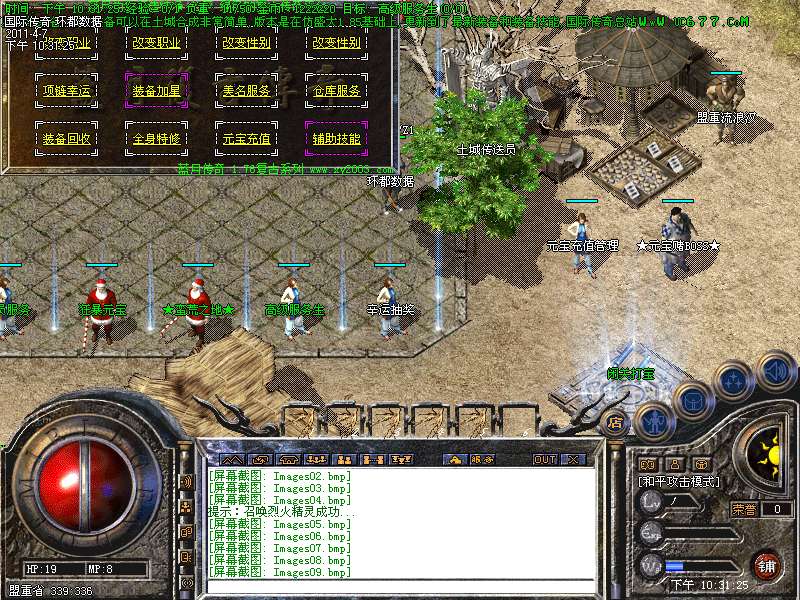Open 仓库服务 warehouse service
The width and height of the screenshot is (800, 600).
(336, 91)
